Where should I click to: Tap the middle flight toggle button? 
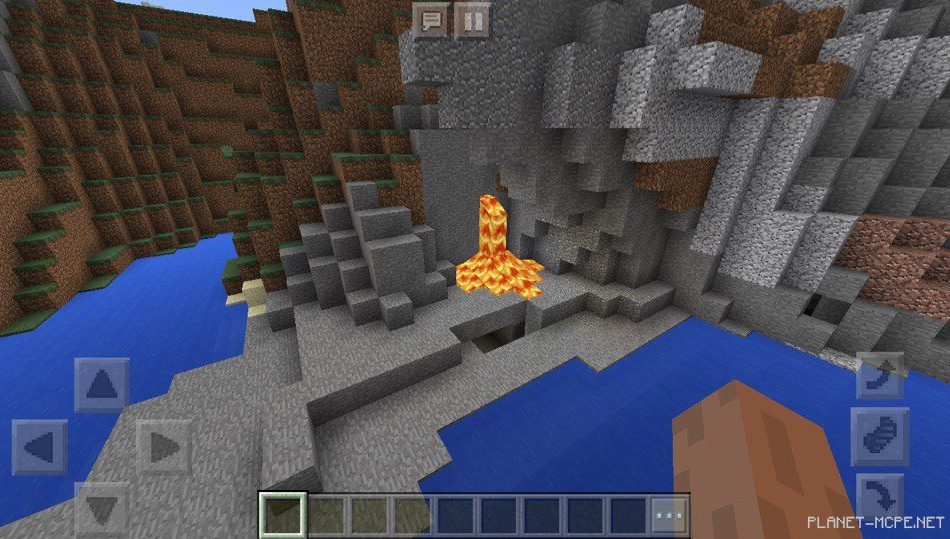pyautogui.click(x=880, y=436)
